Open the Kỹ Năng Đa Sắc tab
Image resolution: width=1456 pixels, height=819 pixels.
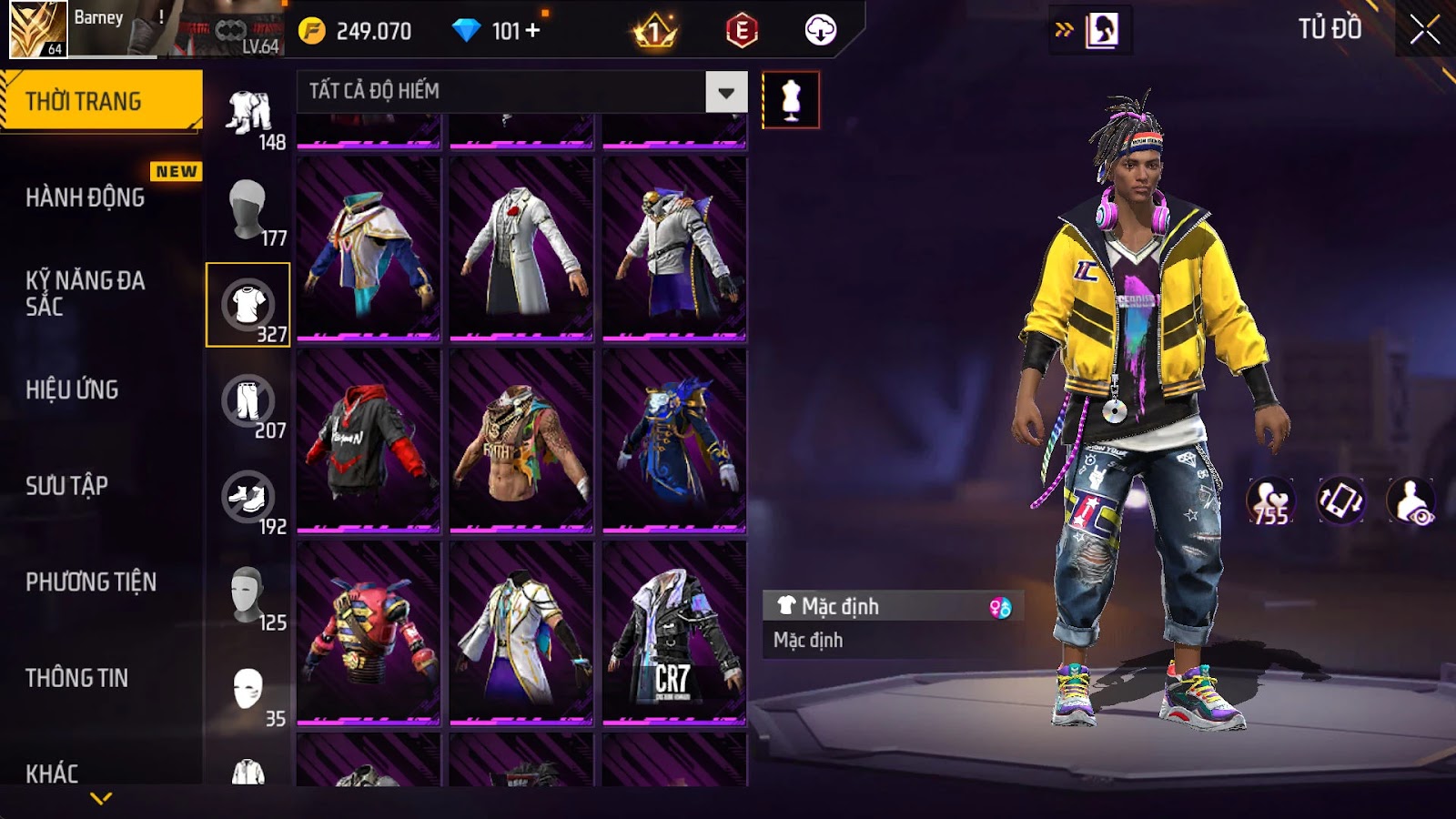(86, 293)
